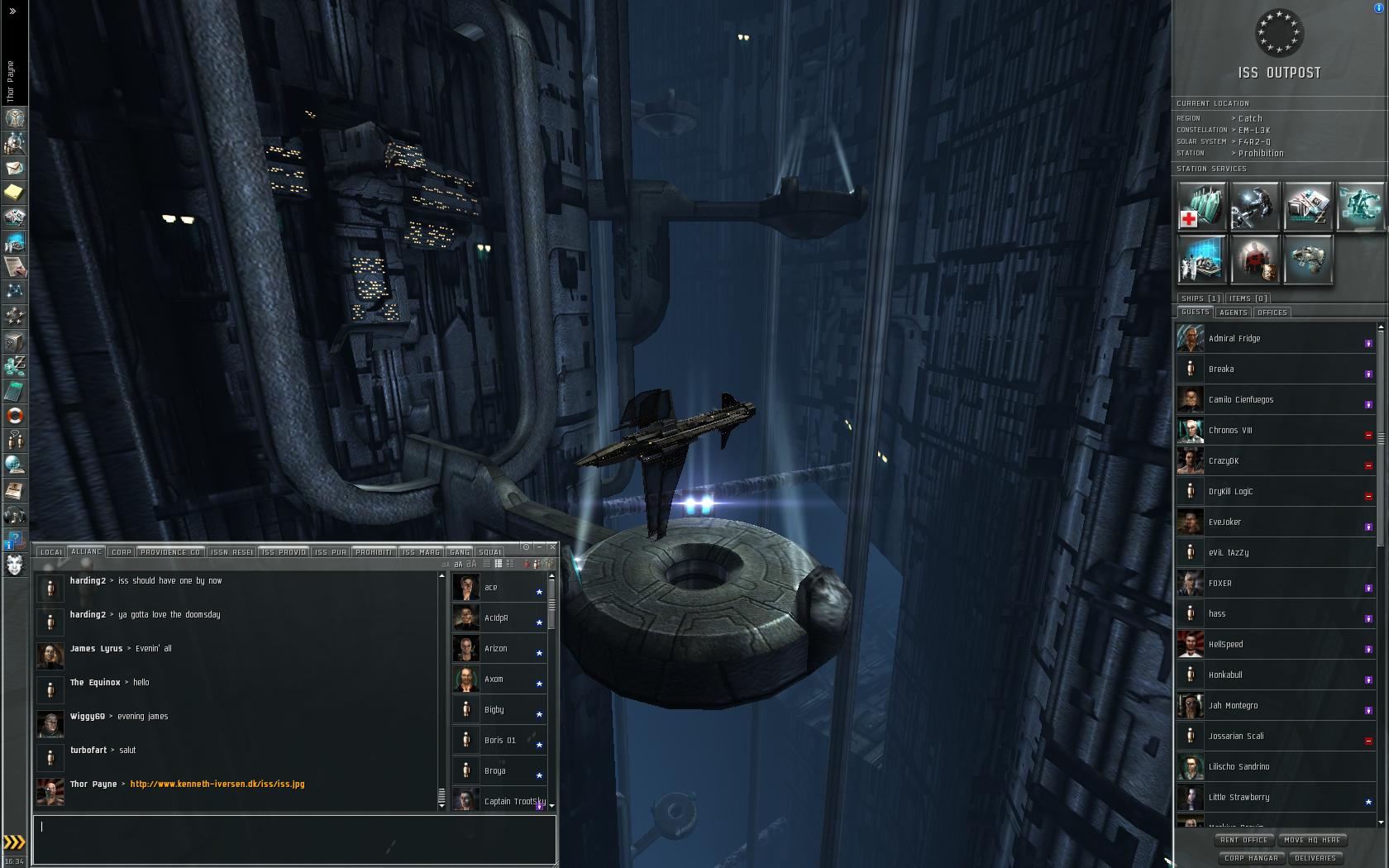
Task: Switch to the Offices tab
Action: pos(1272,312)
